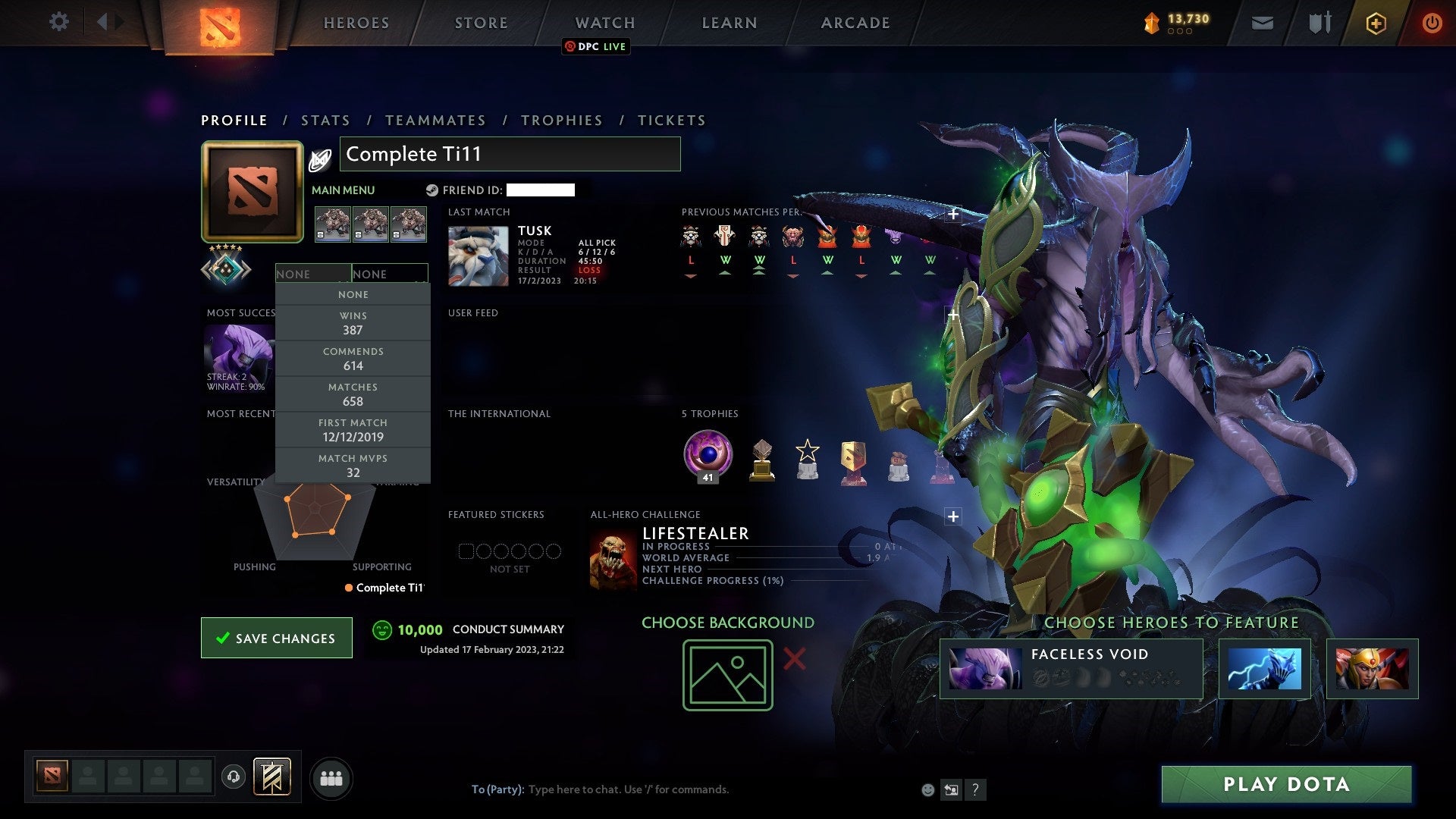Open the friends list icon
This screenshot has height=819, width=1456.
click(x=330, y=777)
